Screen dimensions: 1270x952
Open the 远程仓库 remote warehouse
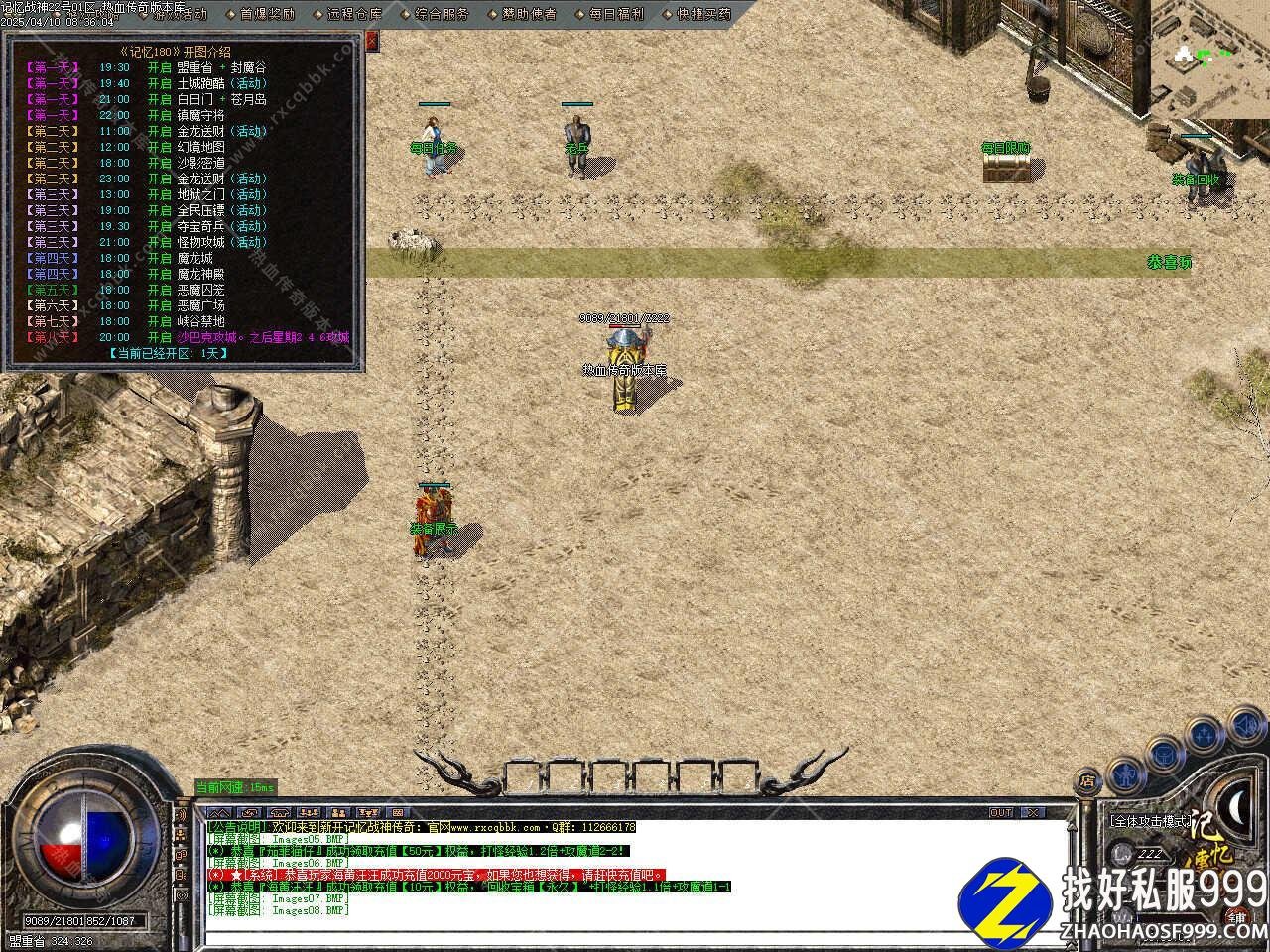point(354,14)
